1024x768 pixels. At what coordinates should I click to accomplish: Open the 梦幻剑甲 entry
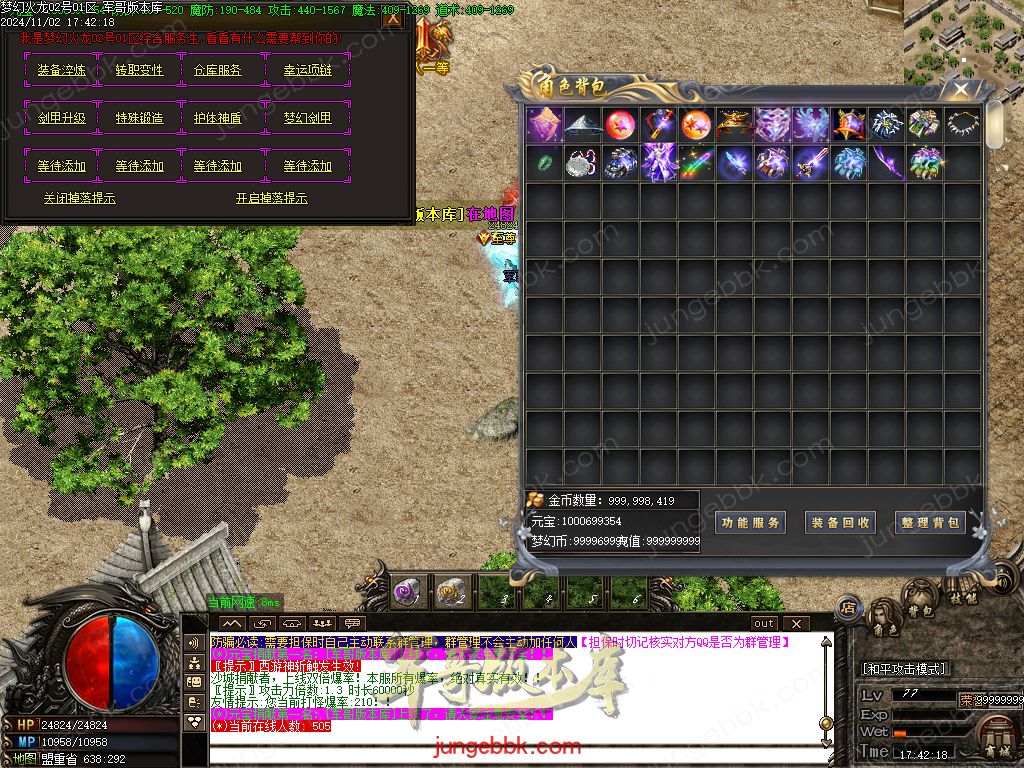click(x=307, y=118)
